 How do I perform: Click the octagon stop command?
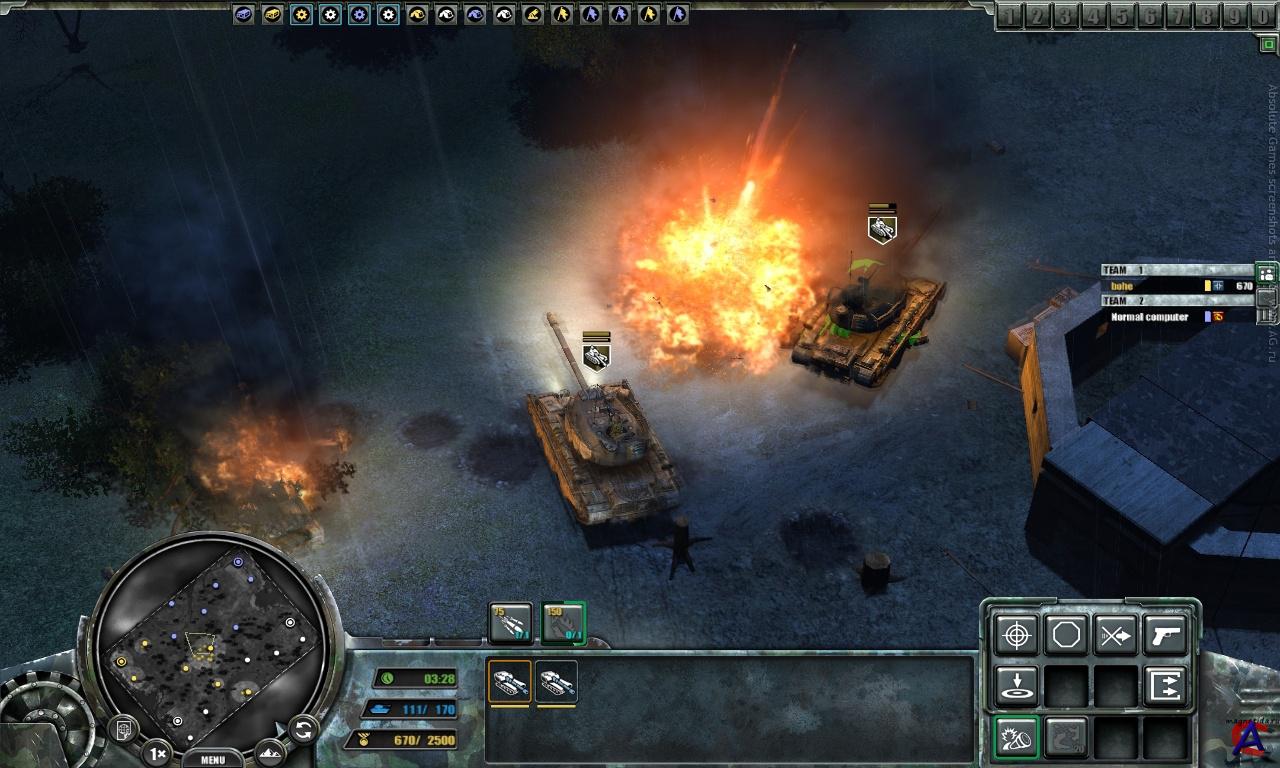1066,635
